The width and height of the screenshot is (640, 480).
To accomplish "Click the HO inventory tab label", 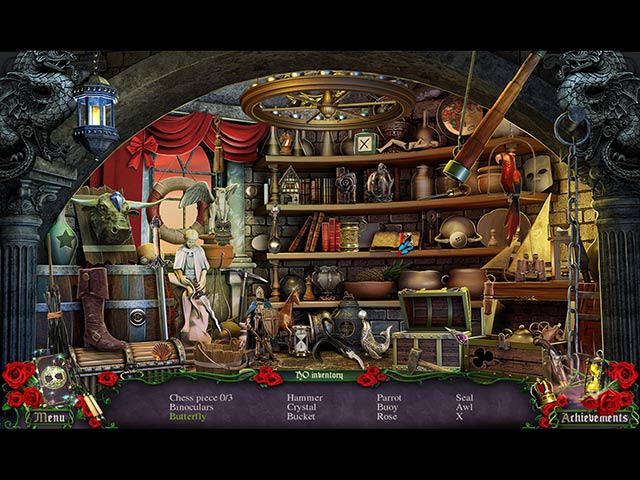I will pyautogui.click(x=319, y=376).
